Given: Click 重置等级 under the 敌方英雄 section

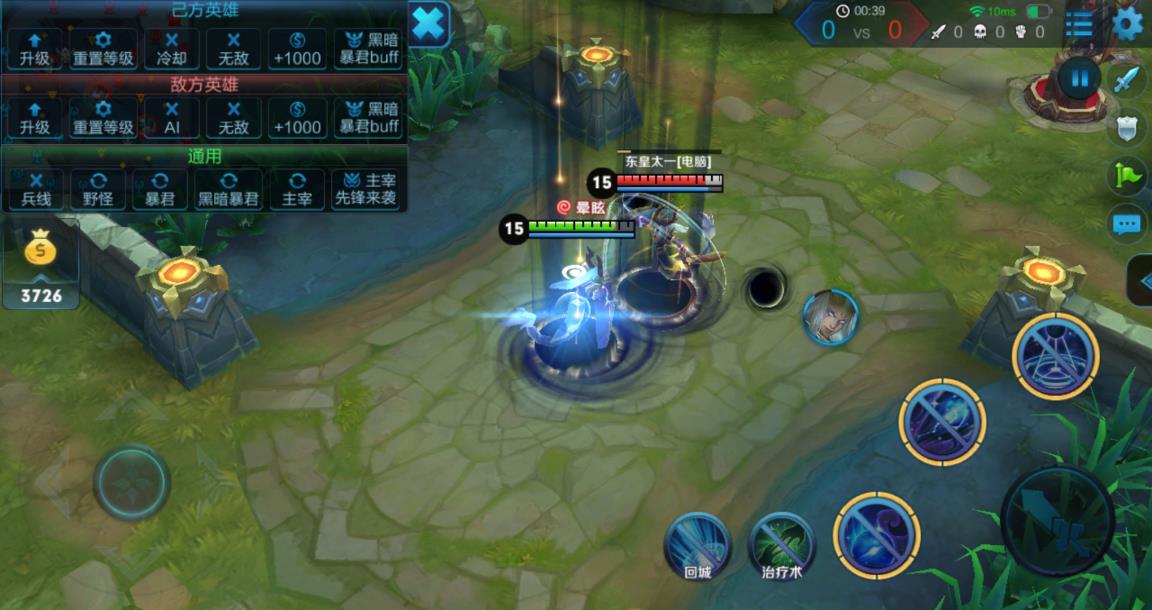Looking at the screenshot, I should pos(103,117).
